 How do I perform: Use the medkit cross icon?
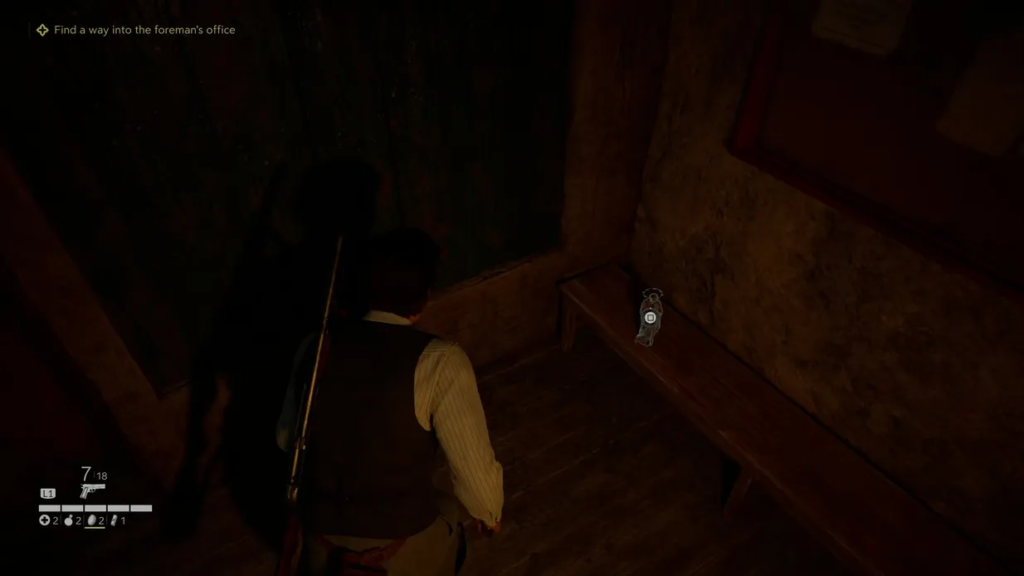[44, 520]
